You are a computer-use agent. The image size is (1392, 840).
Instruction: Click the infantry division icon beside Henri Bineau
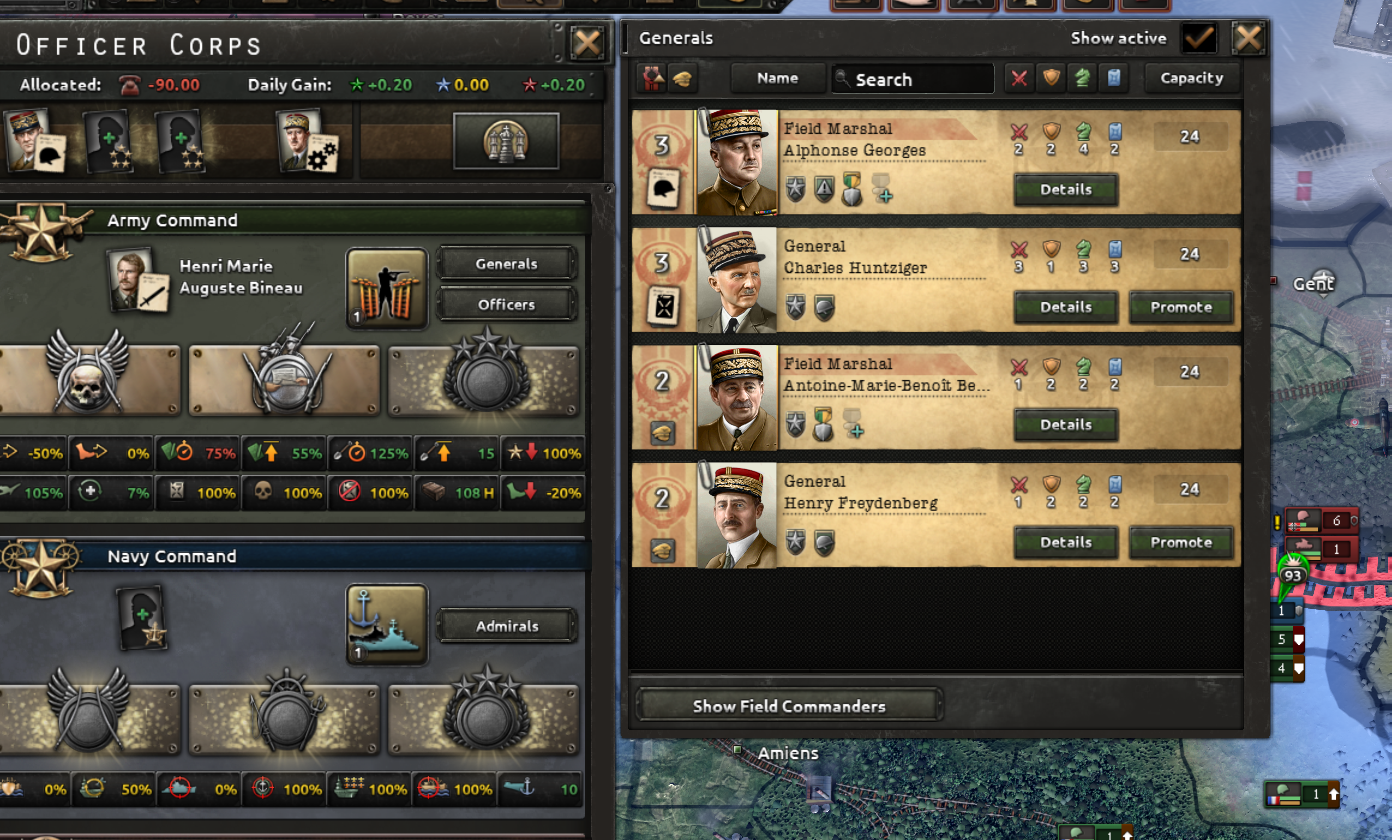click(387, 289)
